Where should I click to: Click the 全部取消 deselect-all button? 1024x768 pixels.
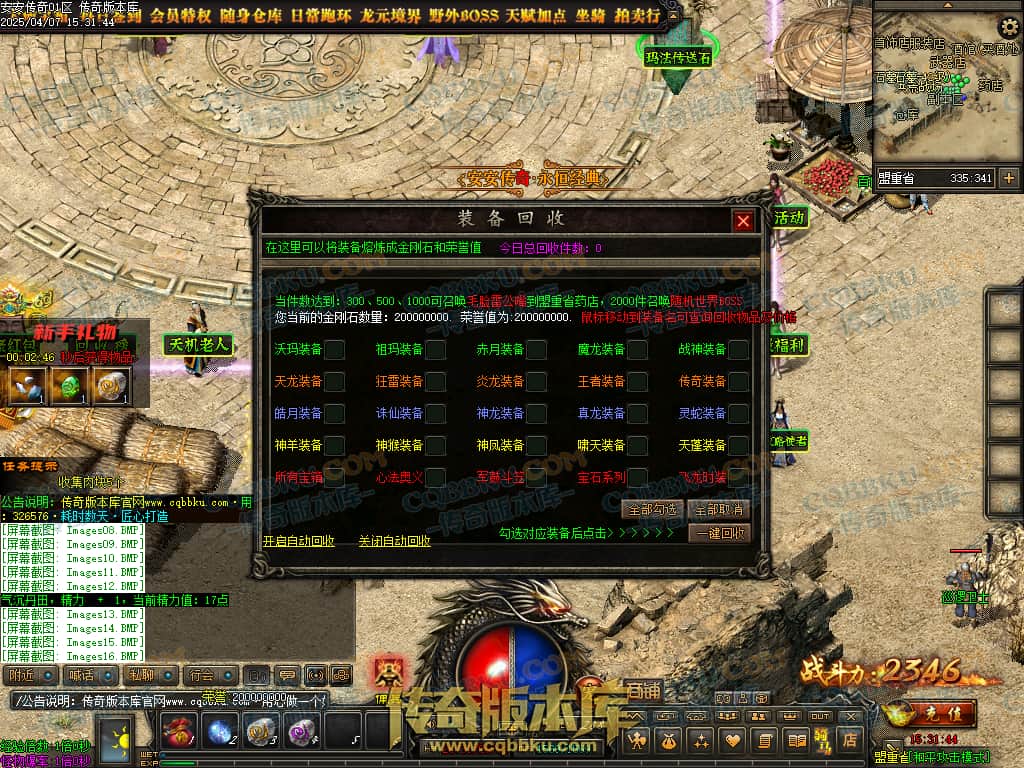click(x=720, y=510)
